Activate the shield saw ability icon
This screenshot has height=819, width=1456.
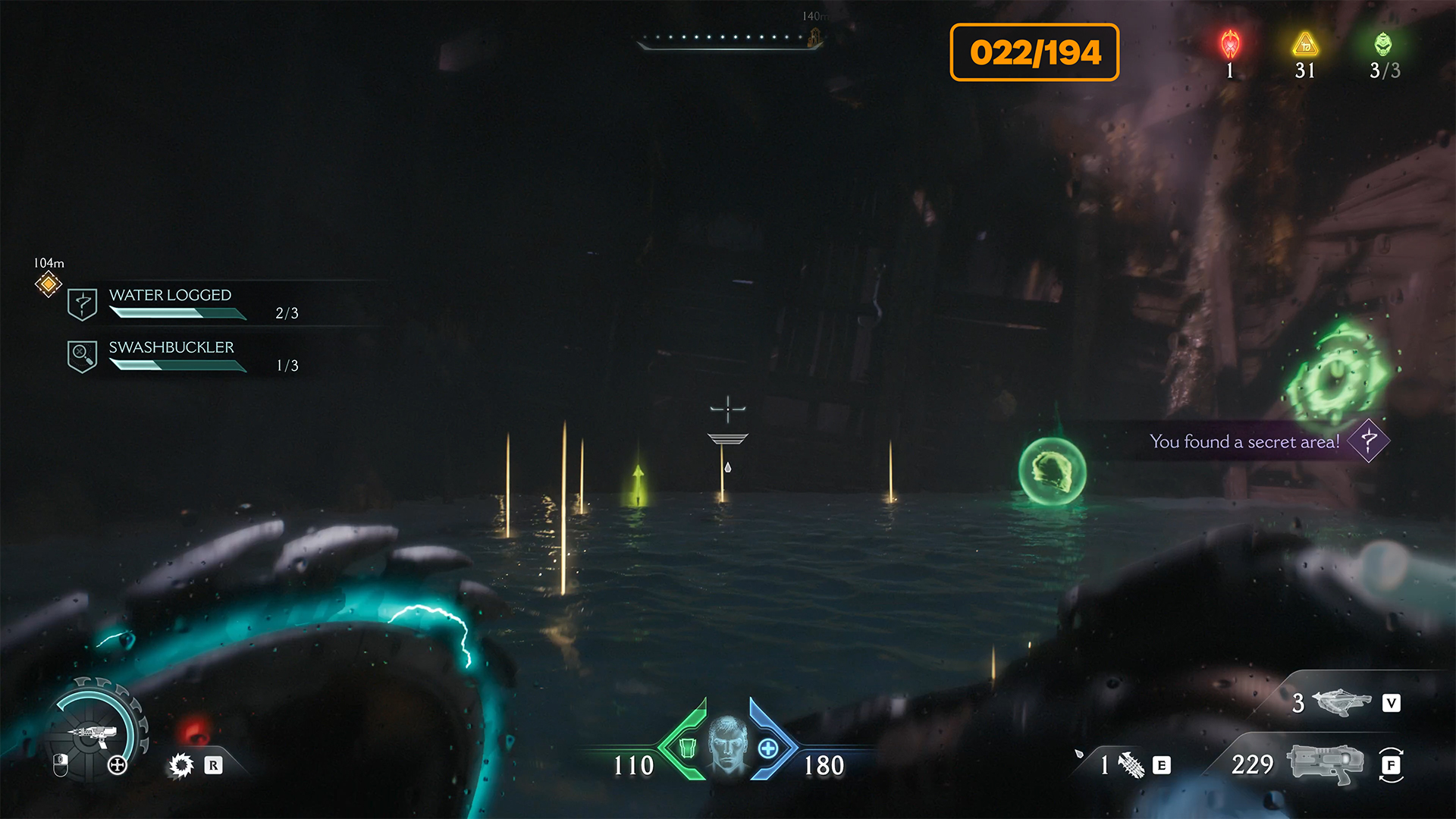pyautogui.click(x=182, y=765)
